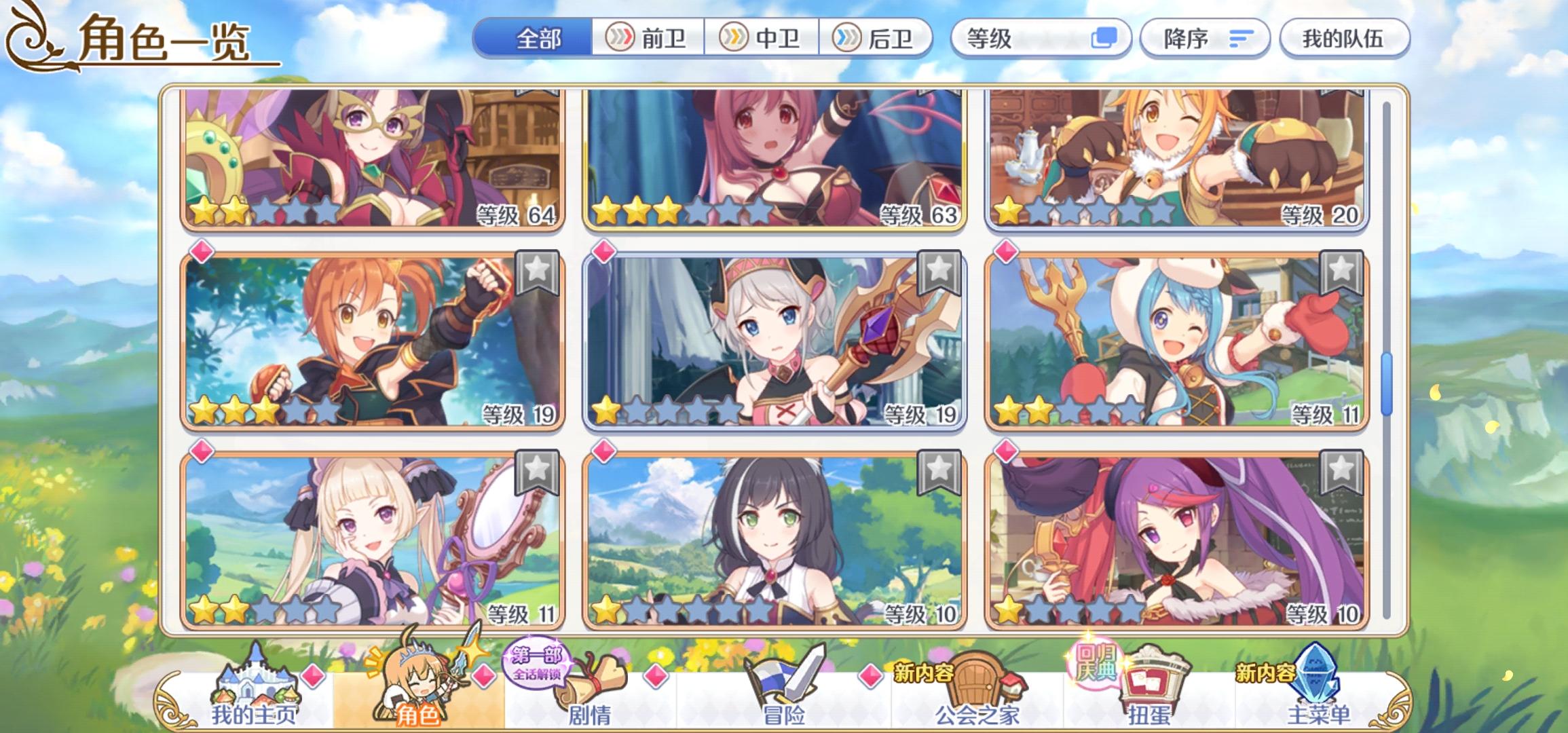Switch to the 前卫 vanguard filter tab
Image resolution: width=1568 pixels, height=733 pixels.
click(x=648, y=39)
